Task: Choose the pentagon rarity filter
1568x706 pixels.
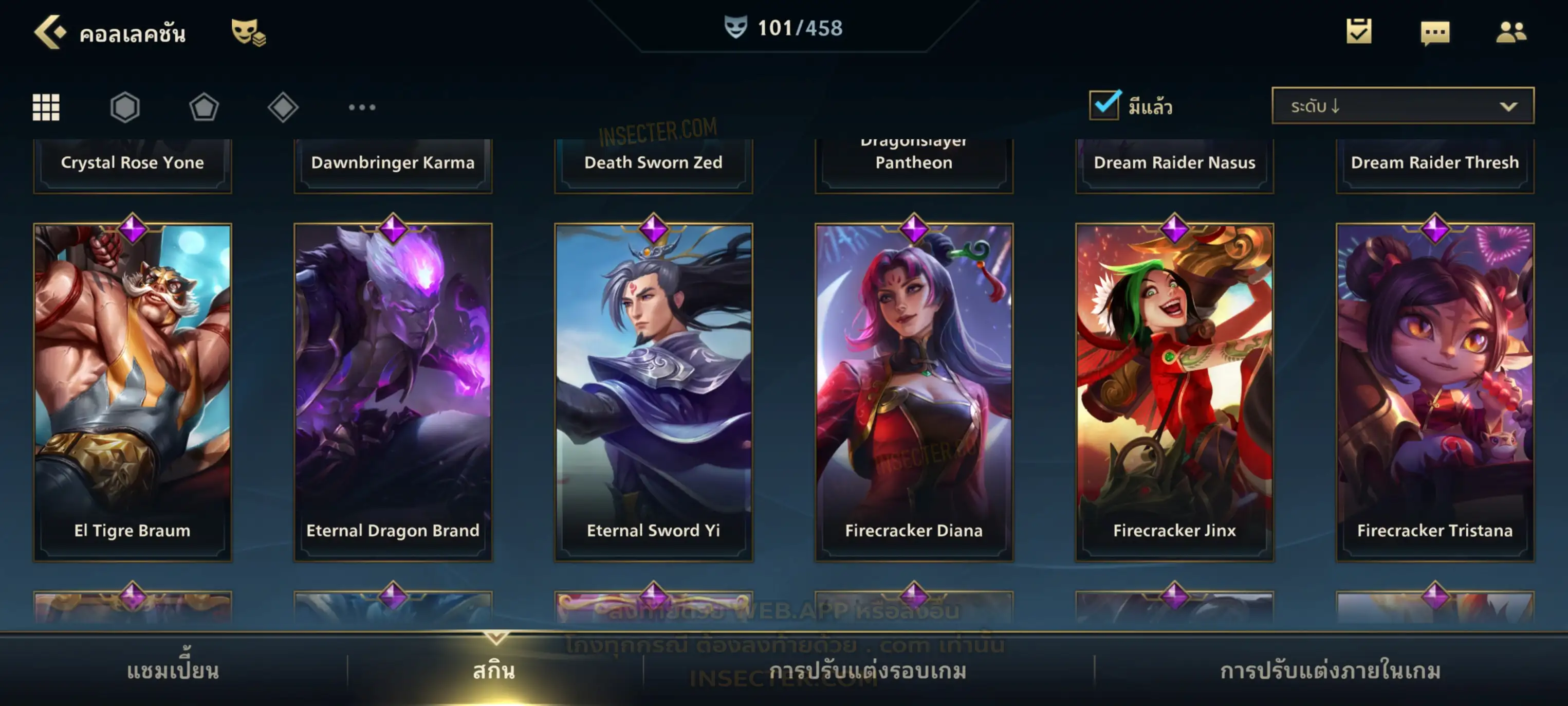Action: point(204,107)
